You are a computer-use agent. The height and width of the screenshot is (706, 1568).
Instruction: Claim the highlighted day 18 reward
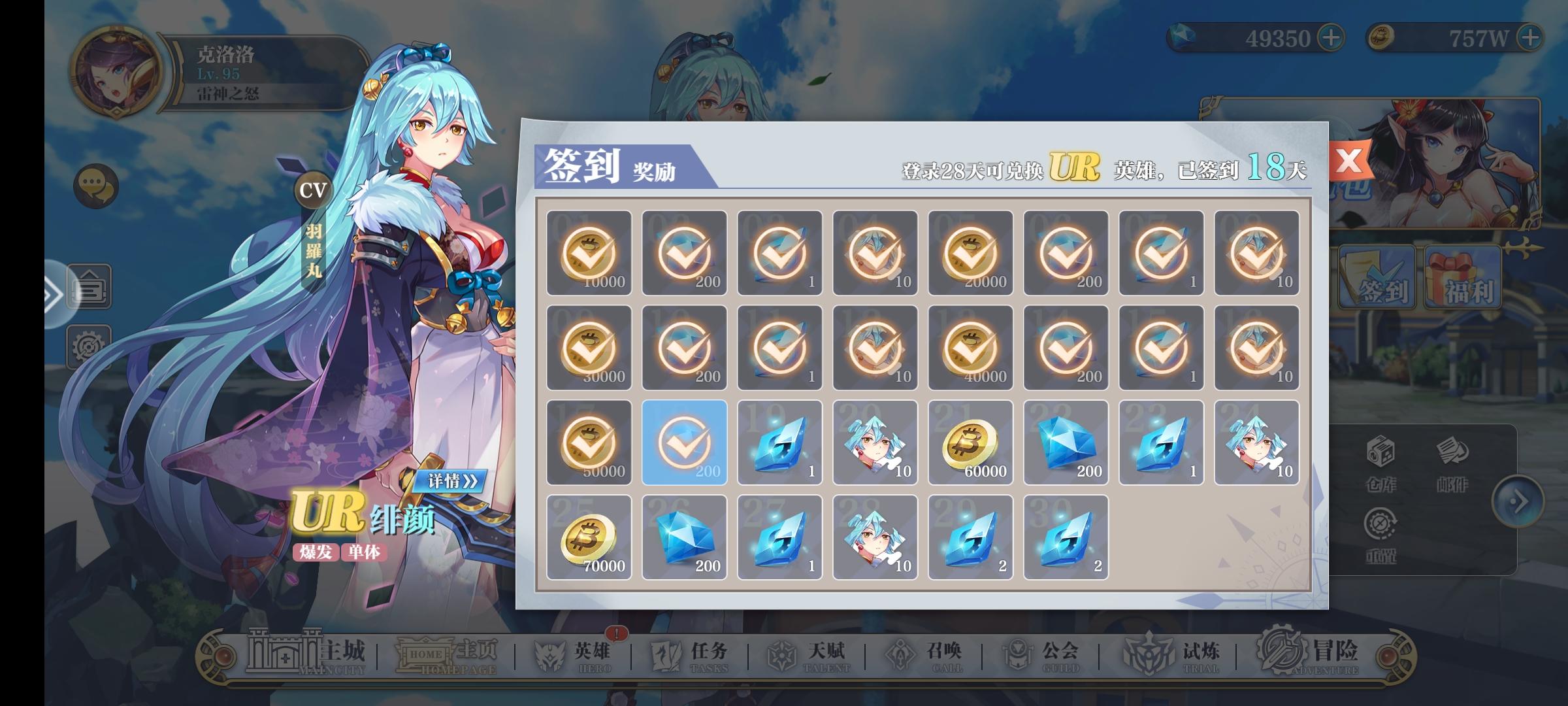tap(685, 442)
